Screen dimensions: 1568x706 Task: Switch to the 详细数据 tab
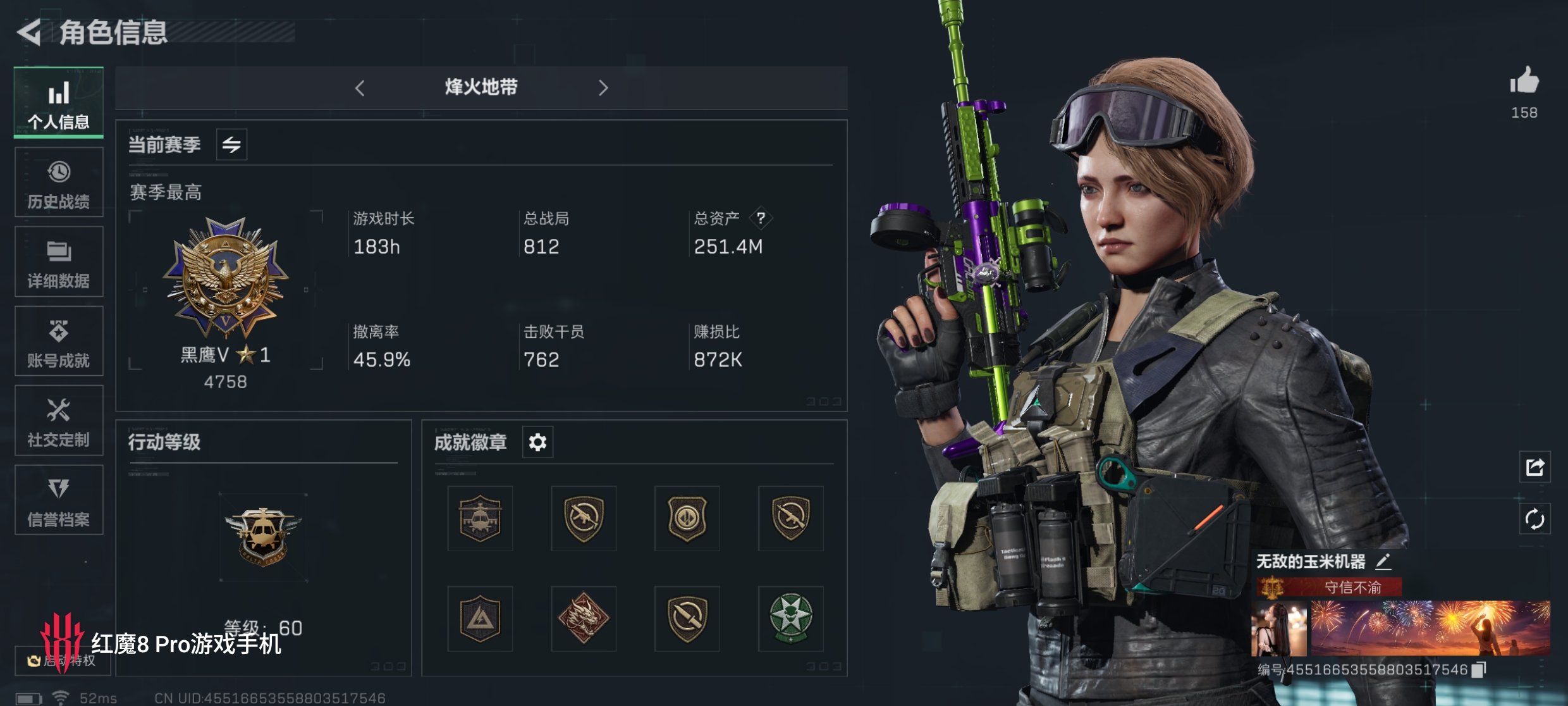[x=59, y=262]
